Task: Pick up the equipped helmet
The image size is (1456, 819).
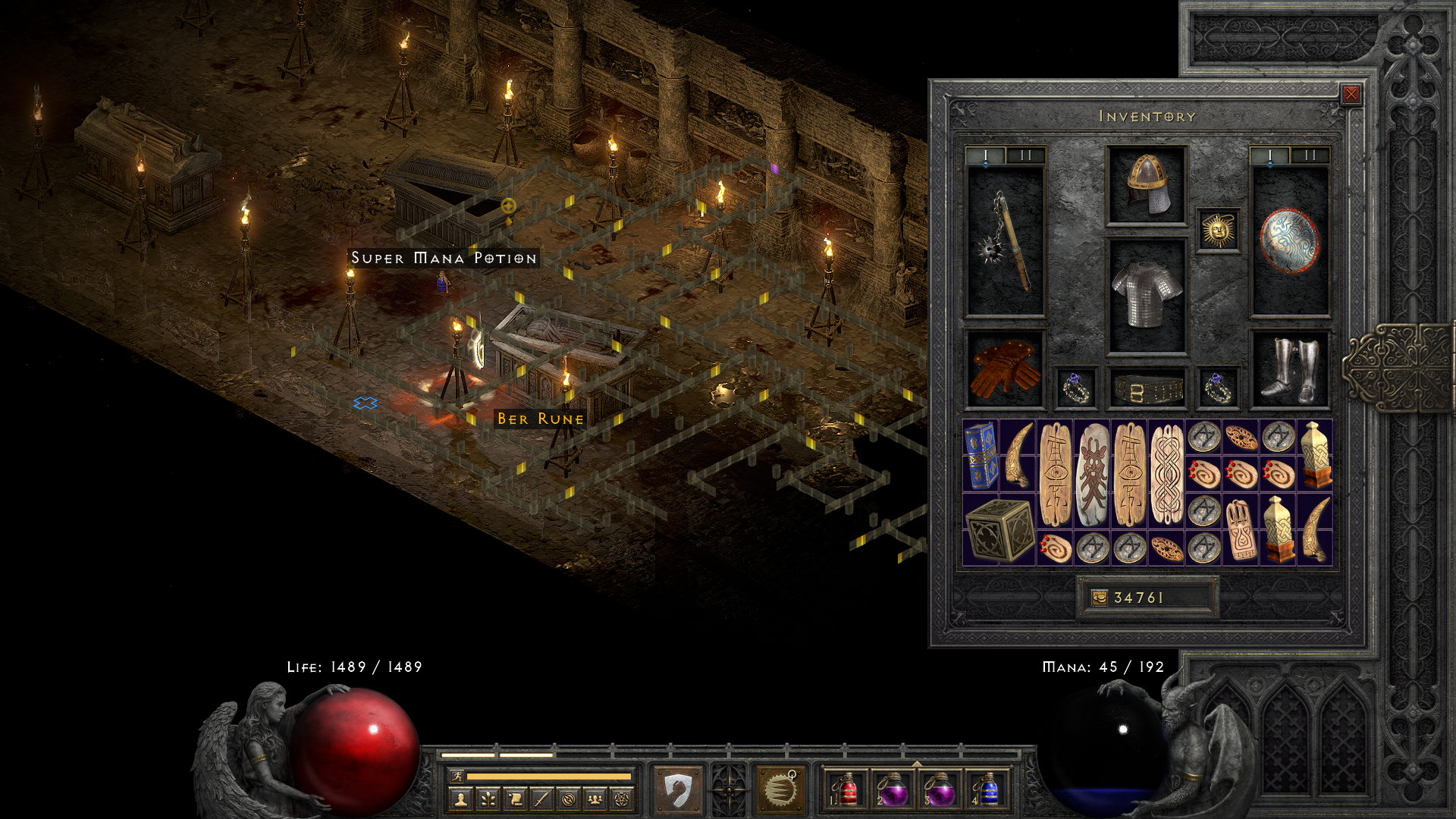Action: pyautogui.click(x=1146, y=186)
